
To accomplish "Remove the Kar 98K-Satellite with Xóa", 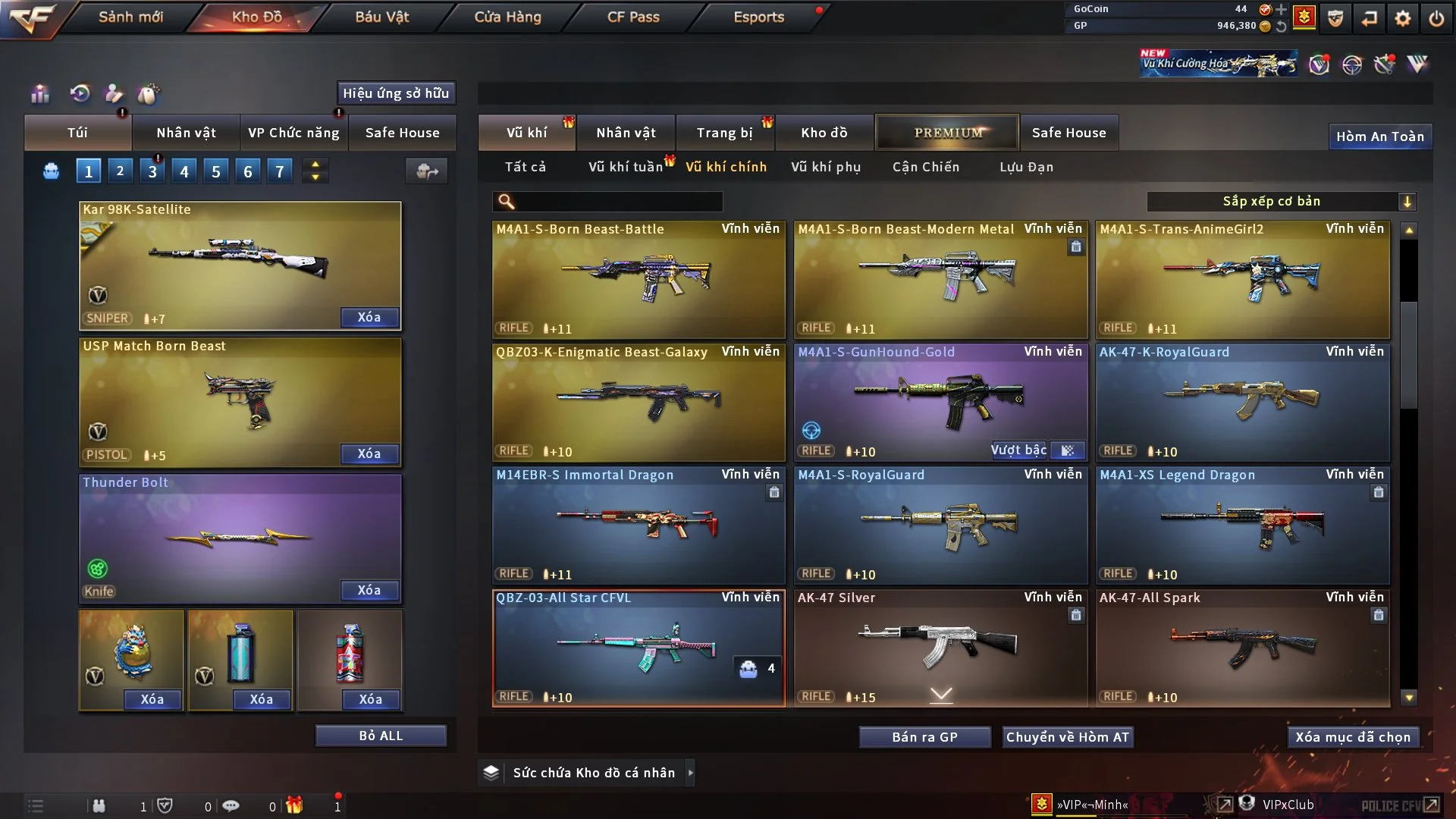I will click(369, 318).
